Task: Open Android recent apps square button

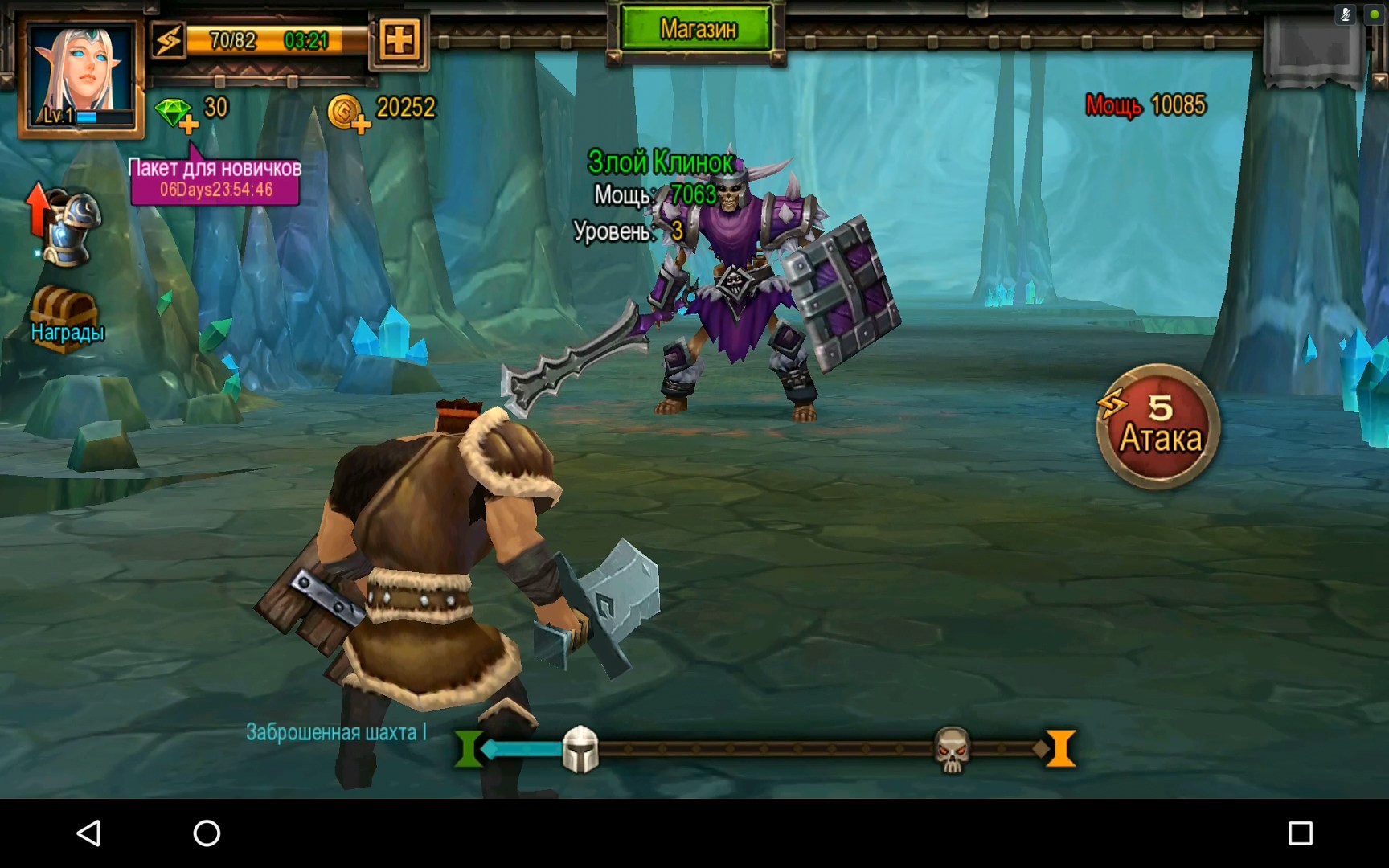Action: [1300, 833]
